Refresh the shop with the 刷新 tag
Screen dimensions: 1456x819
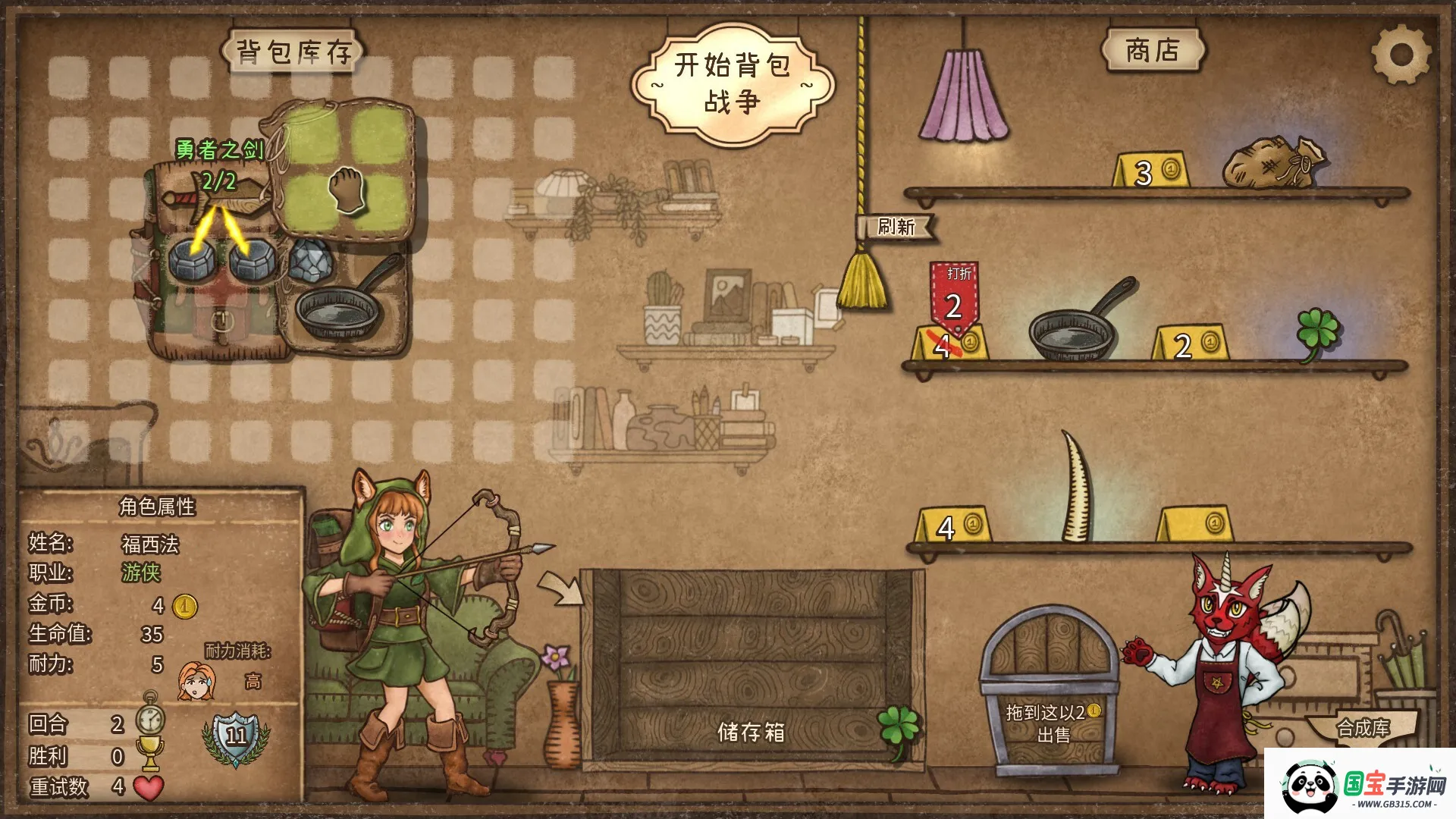click(895, 227)
